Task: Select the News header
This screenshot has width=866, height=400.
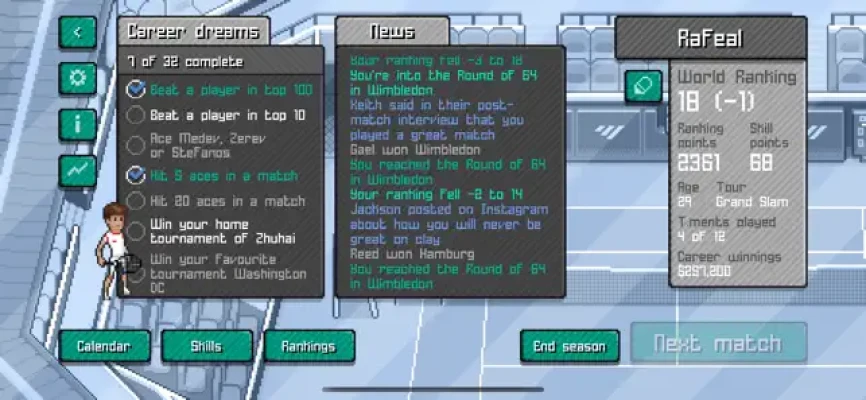Action: [x=392, y=32]
